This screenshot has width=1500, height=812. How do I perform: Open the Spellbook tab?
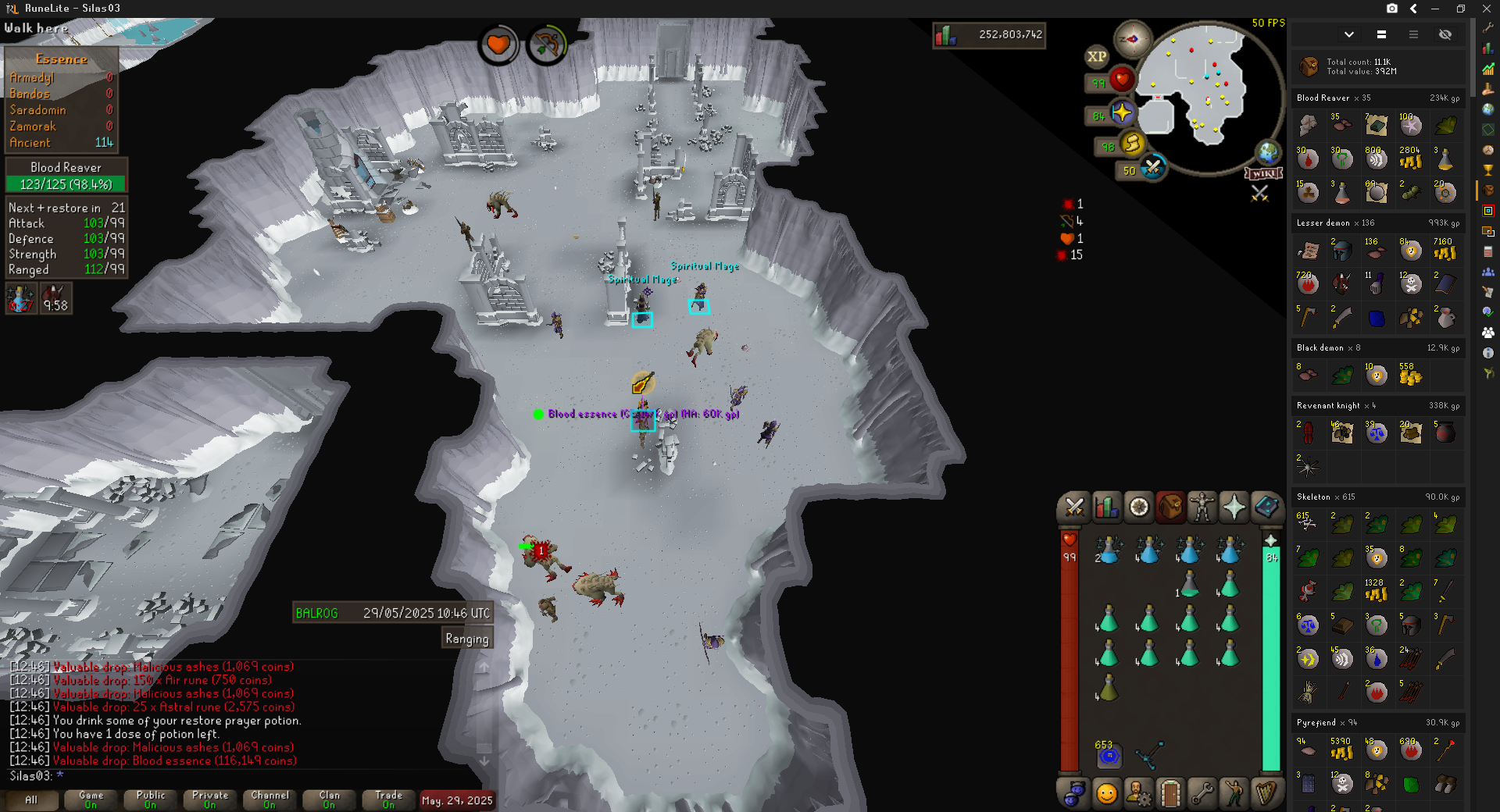(x=1266, y=507)
